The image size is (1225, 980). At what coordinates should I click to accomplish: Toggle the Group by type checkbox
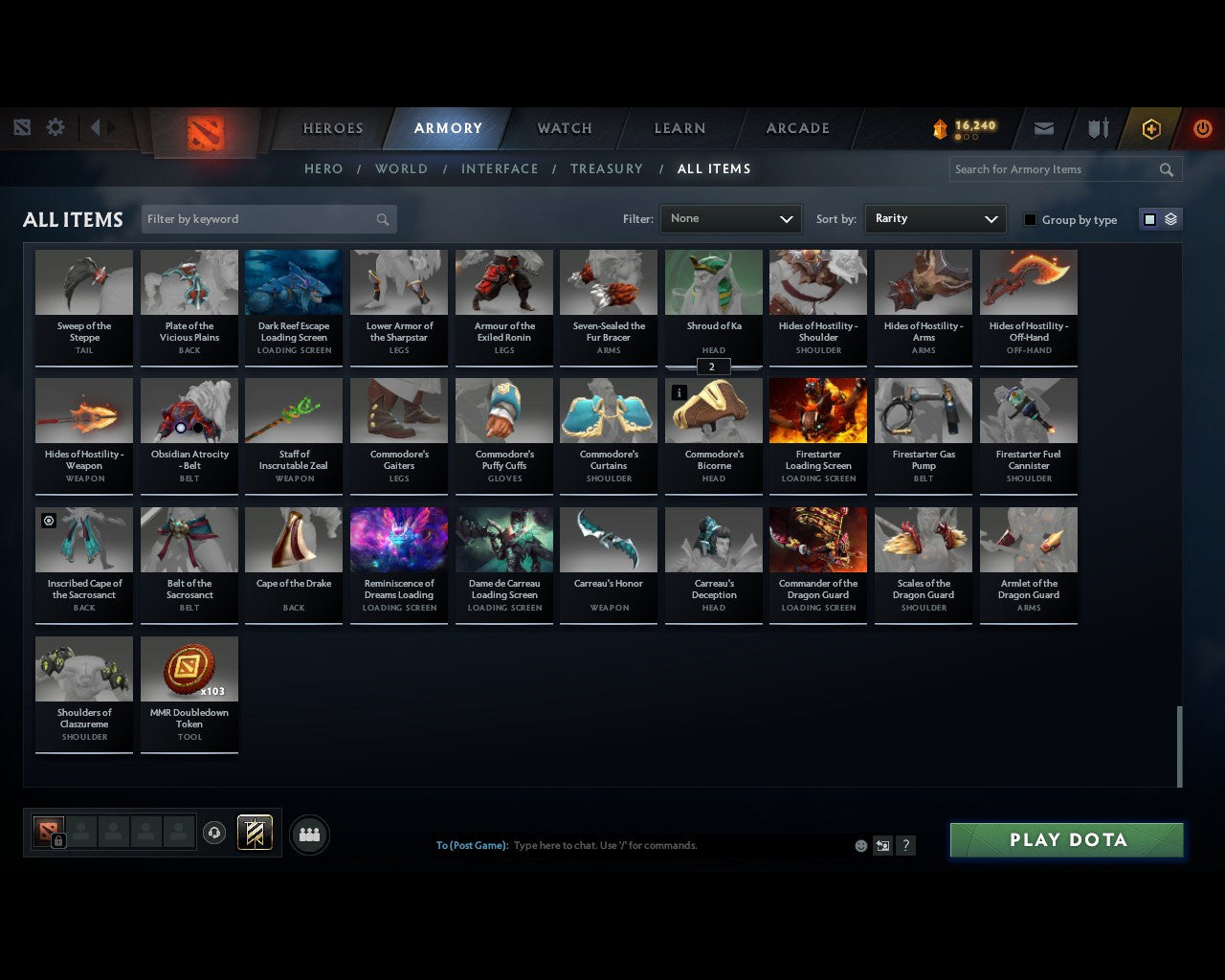coord(1030,219)
